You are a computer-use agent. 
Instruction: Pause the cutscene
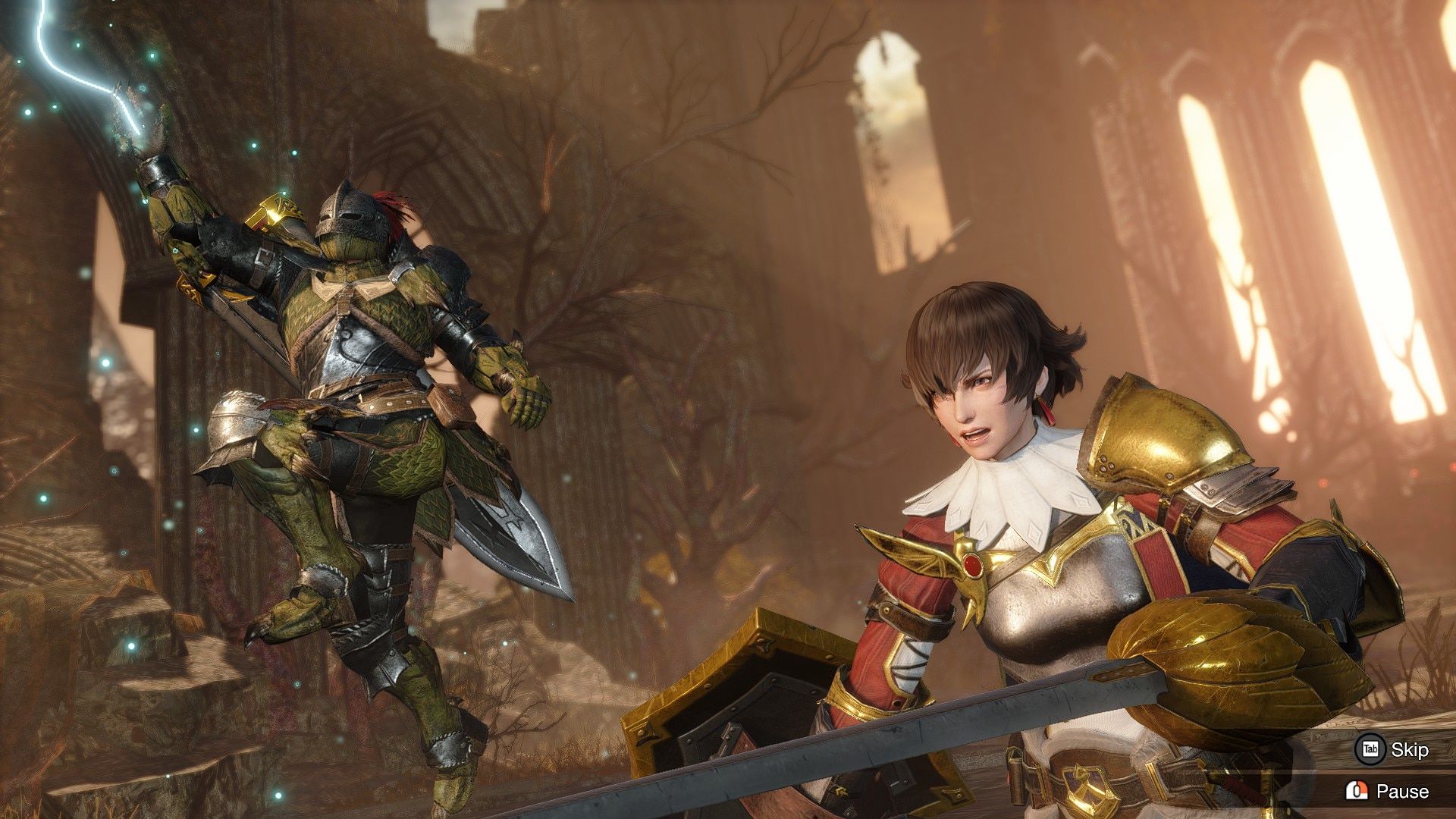click(x=1387, y=791)
